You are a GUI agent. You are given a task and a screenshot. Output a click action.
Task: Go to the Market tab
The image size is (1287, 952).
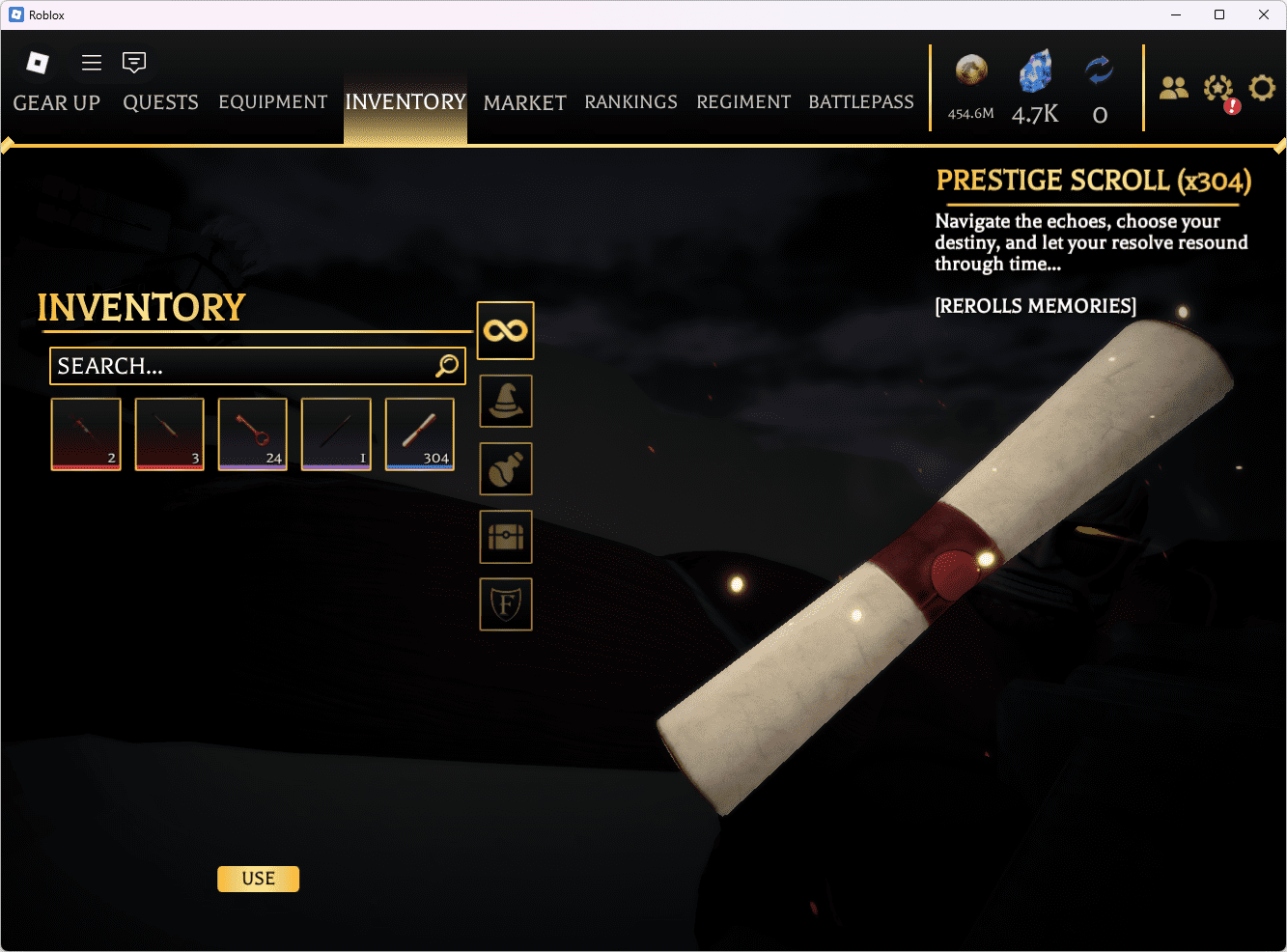pos(524,102)
